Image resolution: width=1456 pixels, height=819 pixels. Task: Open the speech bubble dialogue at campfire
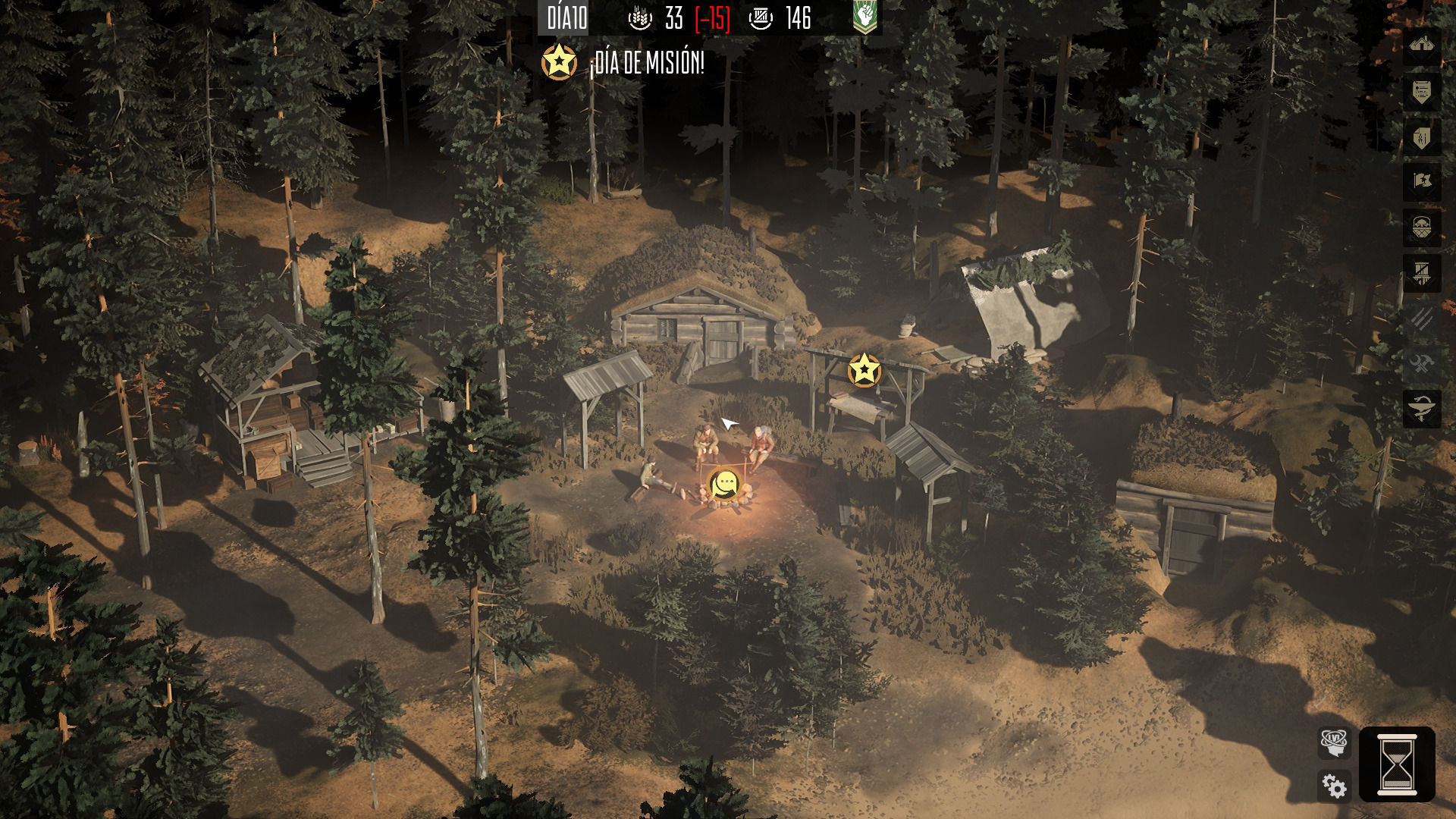click(725, 484)
